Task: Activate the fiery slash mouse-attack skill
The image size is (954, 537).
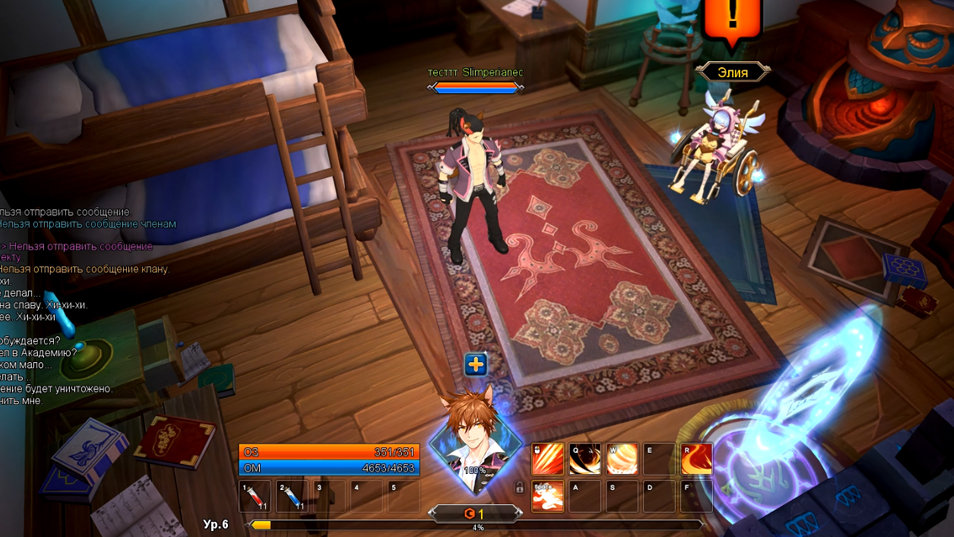Action: click(546, 459)
